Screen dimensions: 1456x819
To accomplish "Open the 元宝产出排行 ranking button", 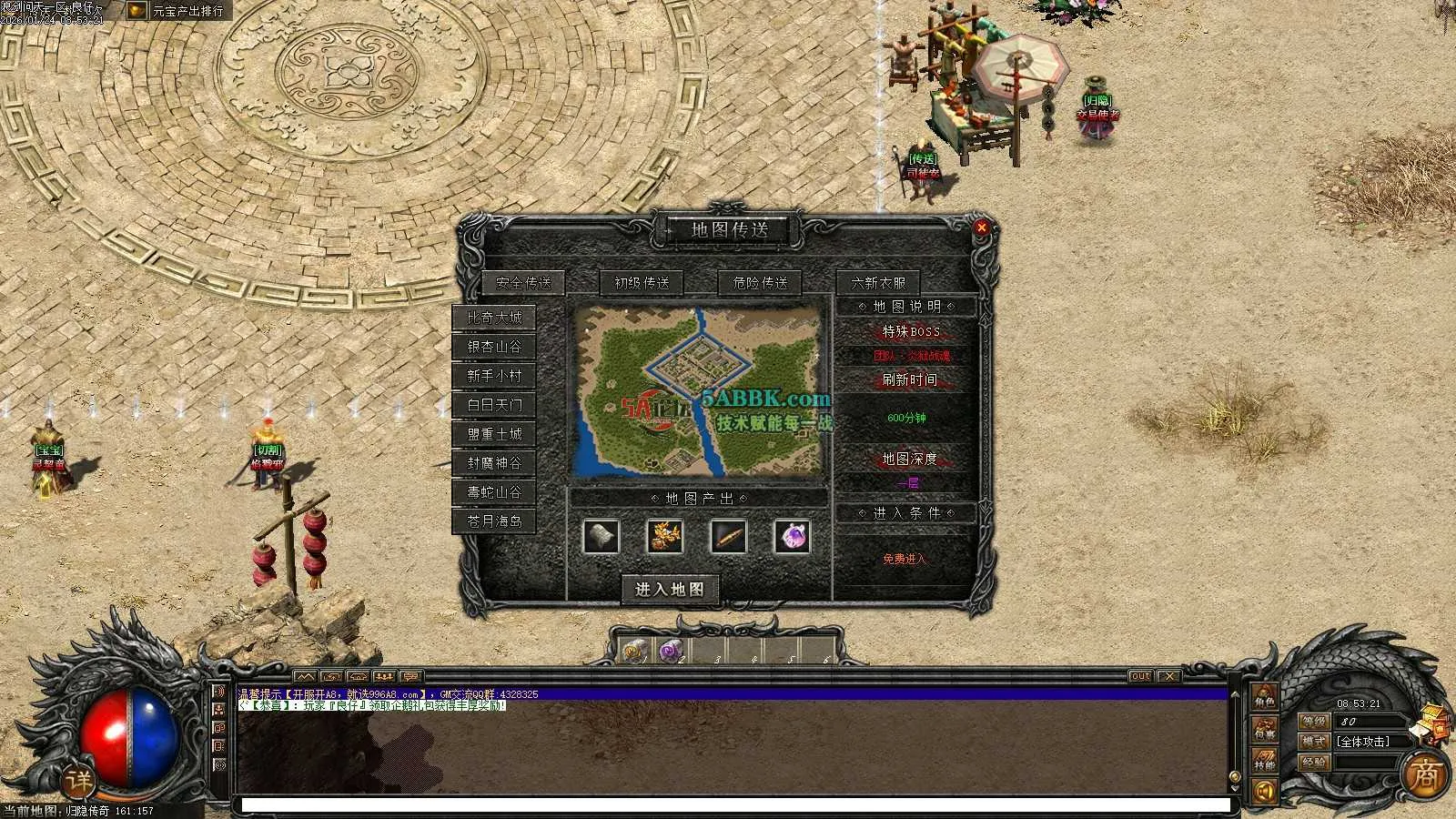I will tap(178, 11).
